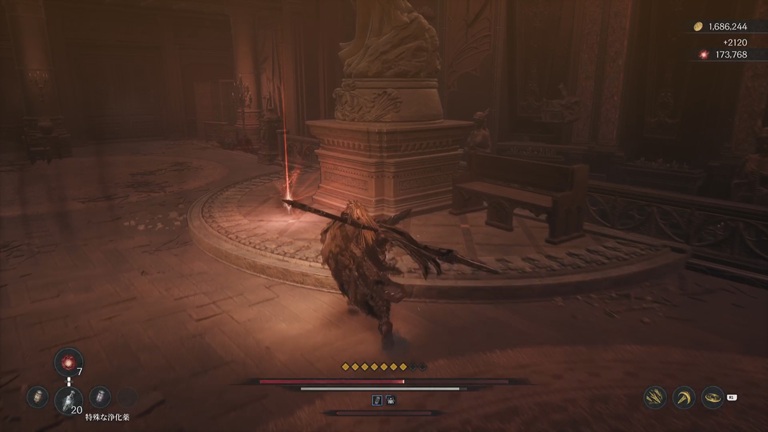Pick the lantern item right of center slot
768x432 pixels.
(x=99, y=397)
